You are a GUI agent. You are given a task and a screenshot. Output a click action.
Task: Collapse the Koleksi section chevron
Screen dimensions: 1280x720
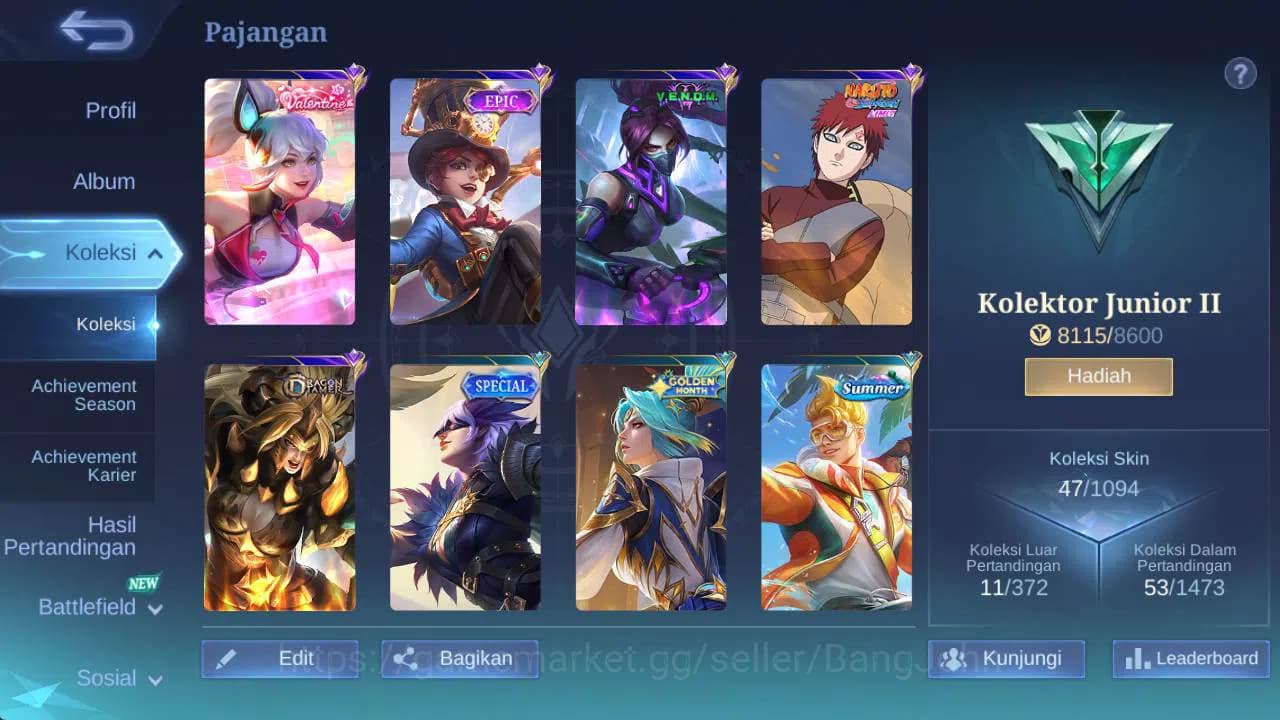point(153,253)
